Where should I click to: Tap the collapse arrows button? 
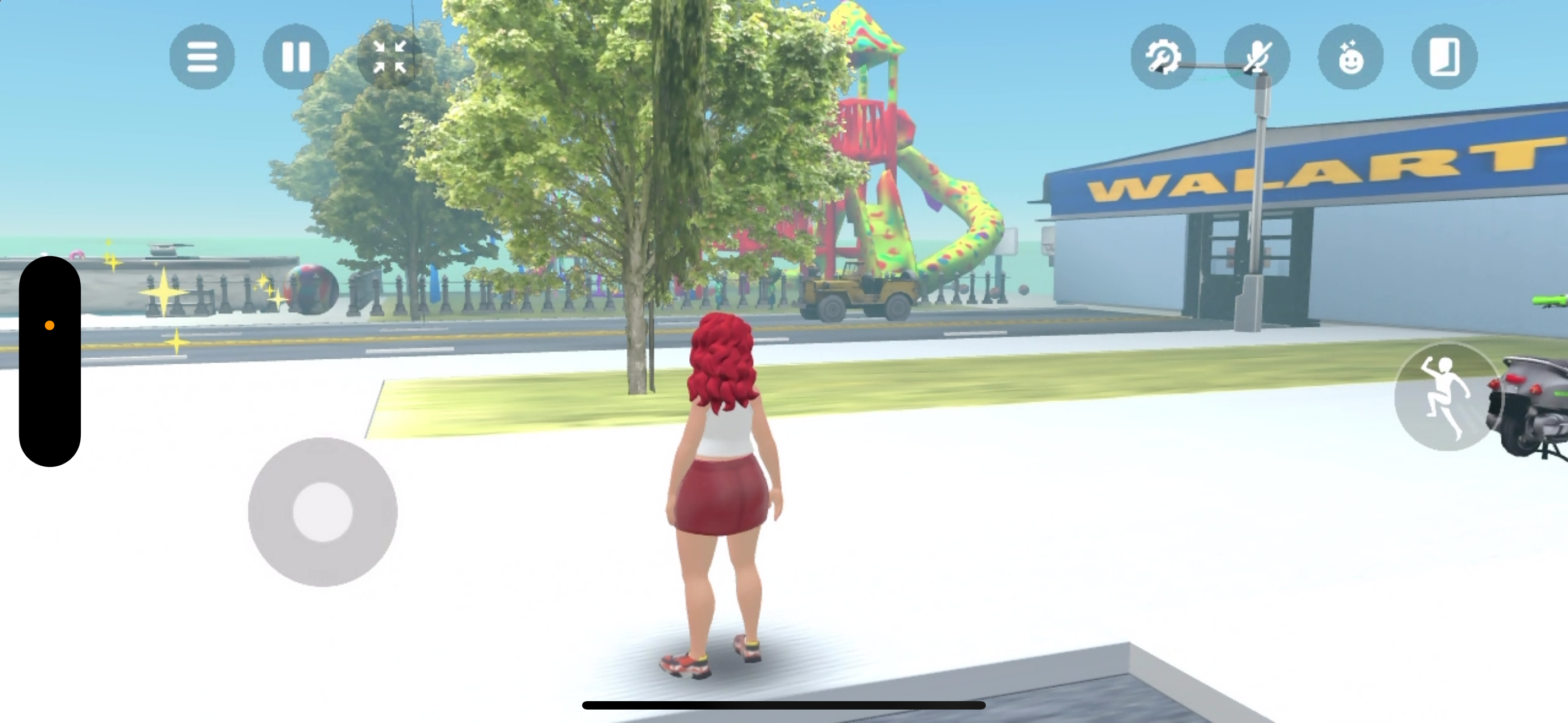coord(390,57)
